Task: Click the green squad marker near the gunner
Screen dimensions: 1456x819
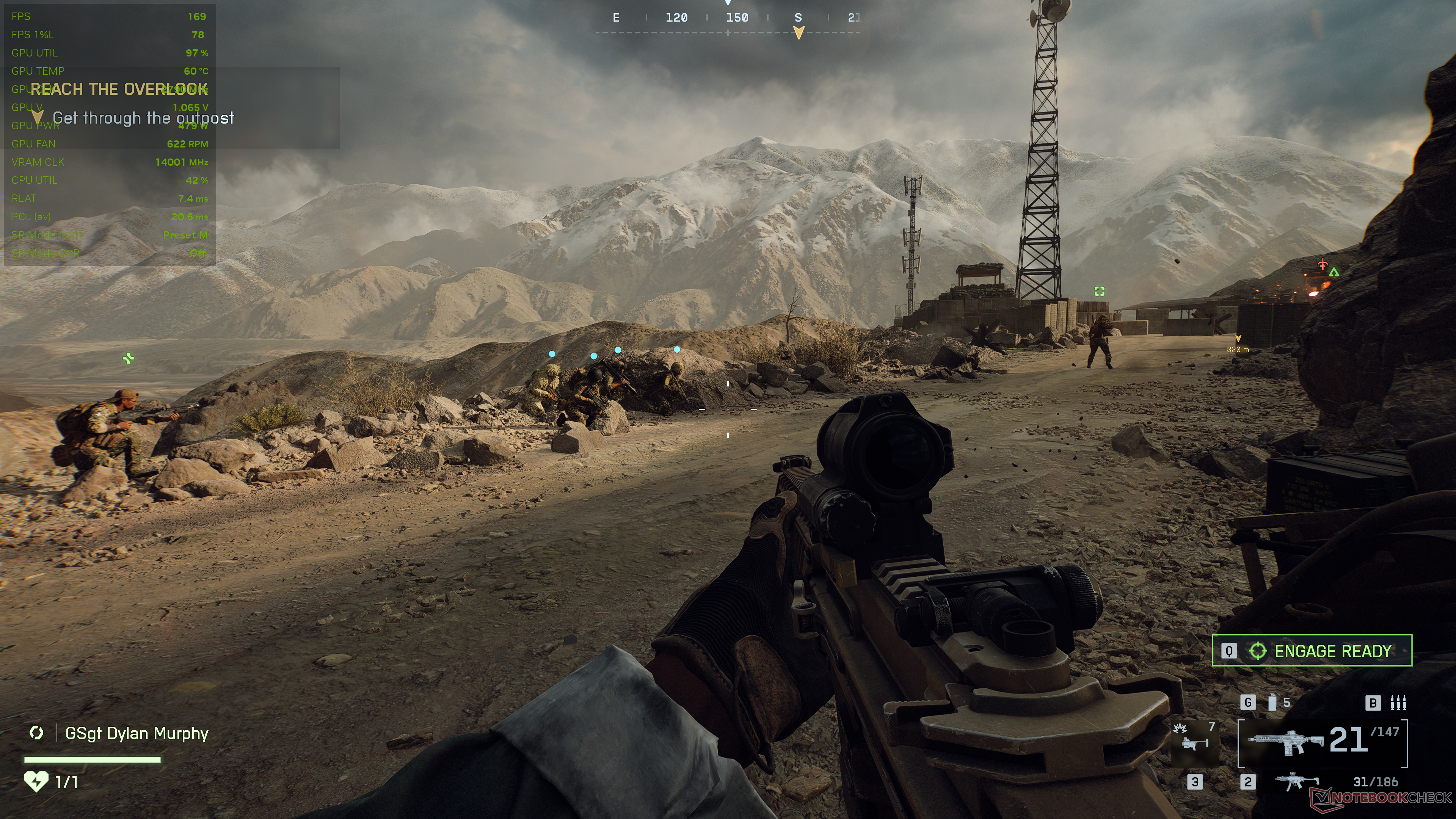Action: [128, 358]
